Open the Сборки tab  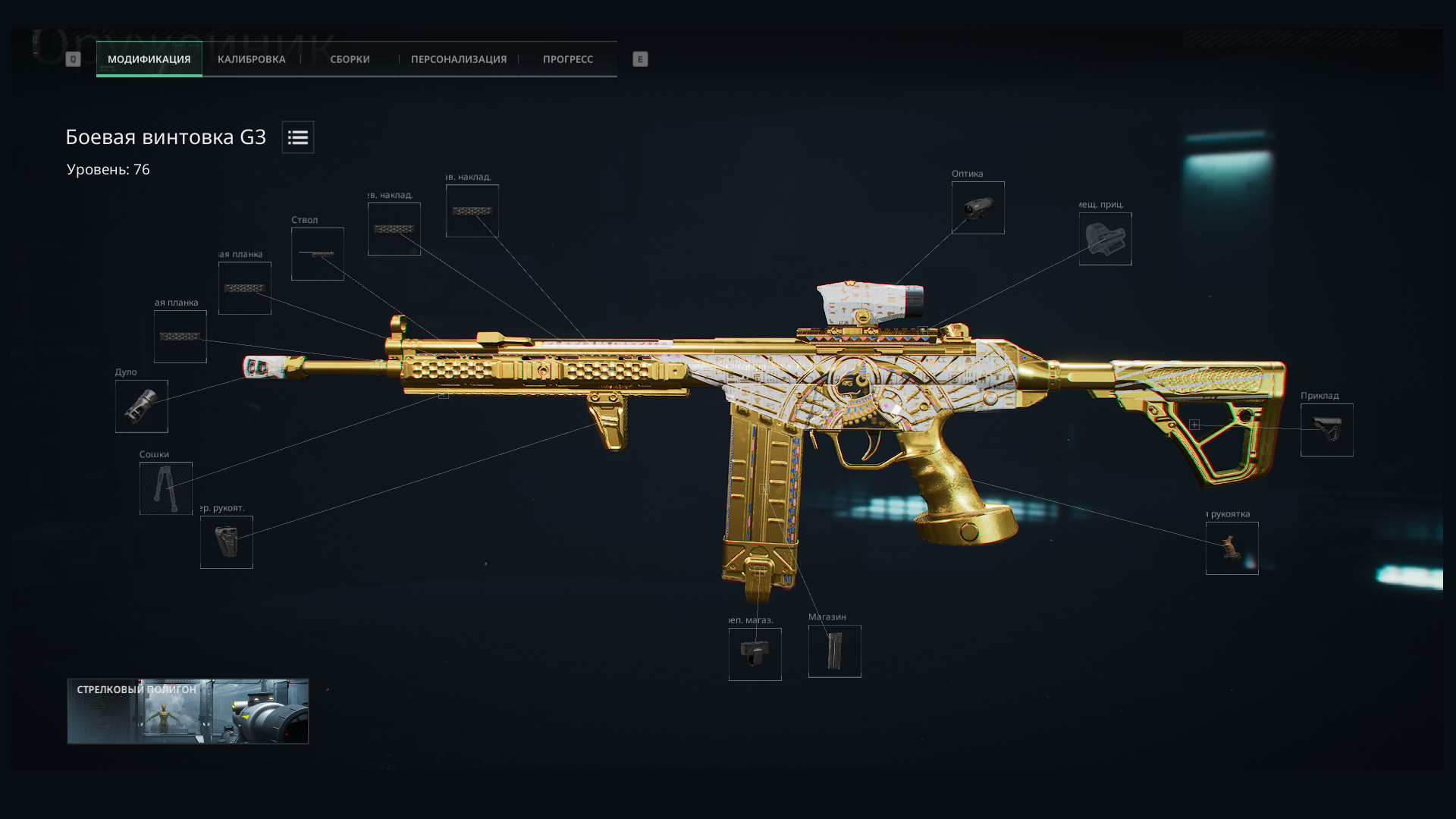[x=350, y=59]
